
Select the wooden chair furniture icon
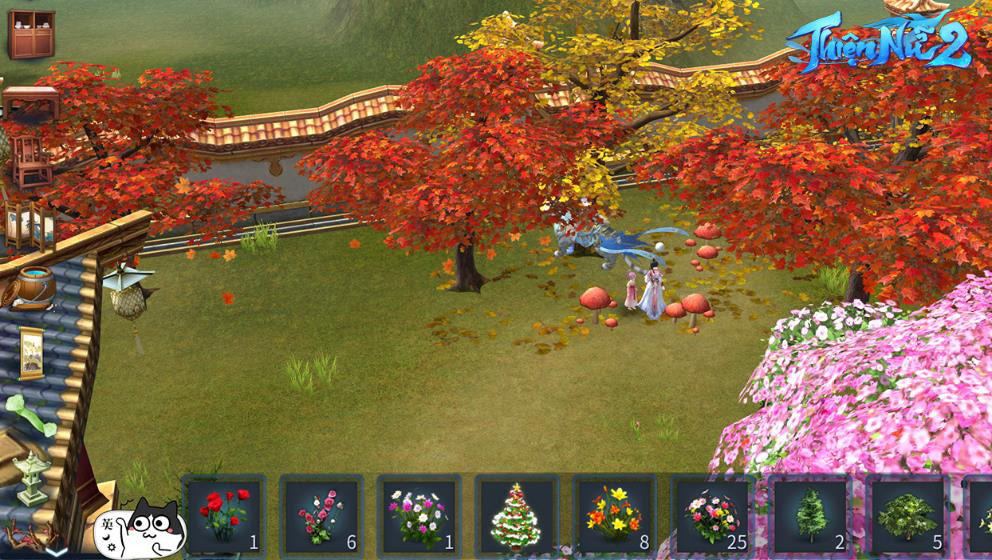[x=31, y=160]
